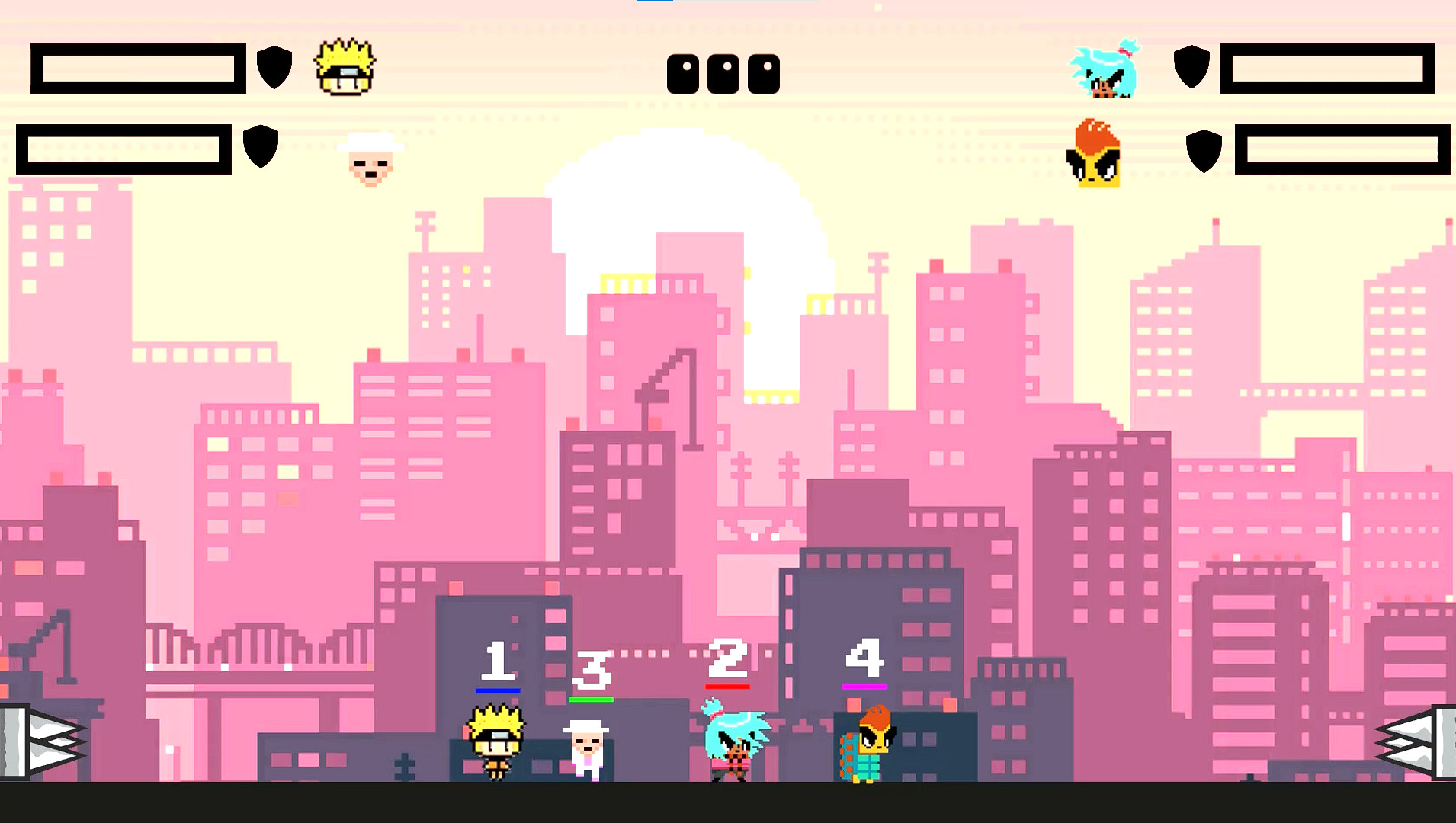This screenshot has width=1456, height=823.
Task: Click the shield icon next to Naruto's health bar
Action: (x=274, y=67)
